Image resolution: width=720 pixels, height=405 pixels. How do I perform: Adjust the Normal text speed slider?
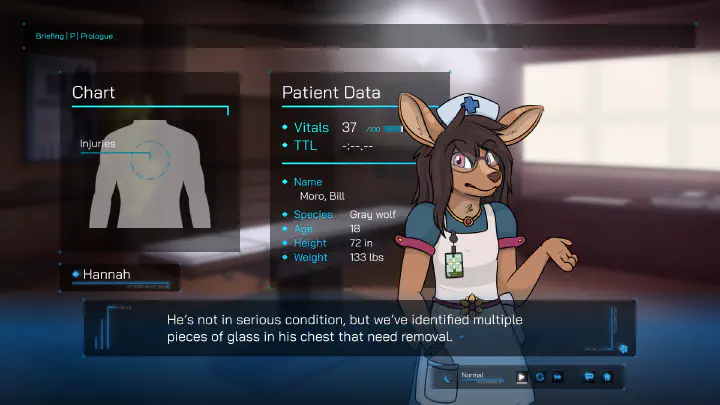click(483, 381)
